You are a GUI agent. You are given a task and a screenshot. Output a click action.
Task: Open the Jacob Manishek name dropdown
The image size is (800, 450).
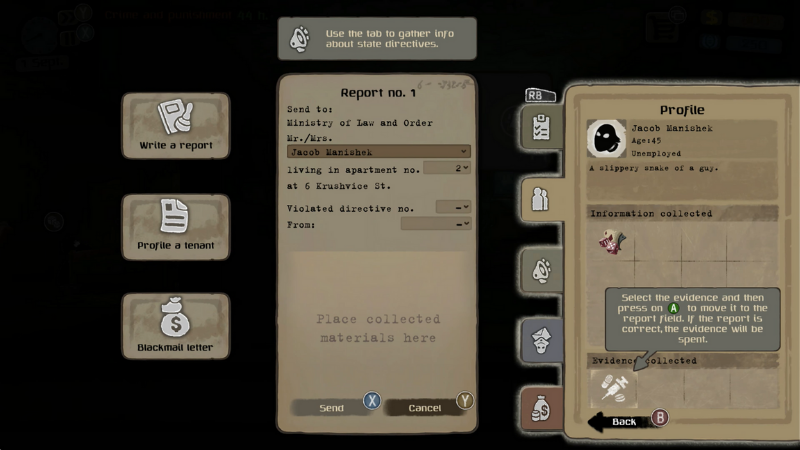pos(378,152)
